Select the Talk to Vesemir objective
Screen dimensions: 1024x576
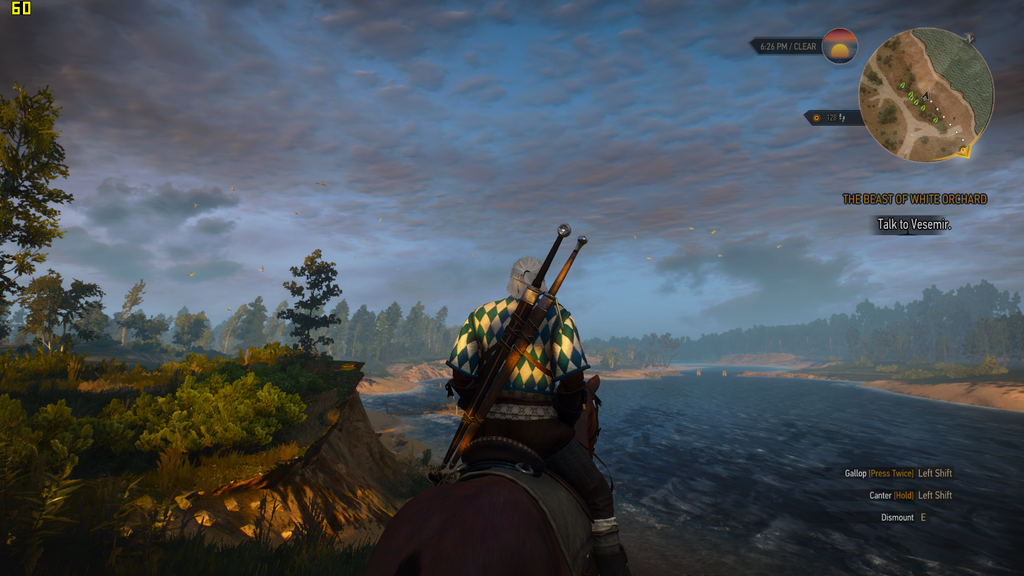pyautogui.click(x=914, y=225)
